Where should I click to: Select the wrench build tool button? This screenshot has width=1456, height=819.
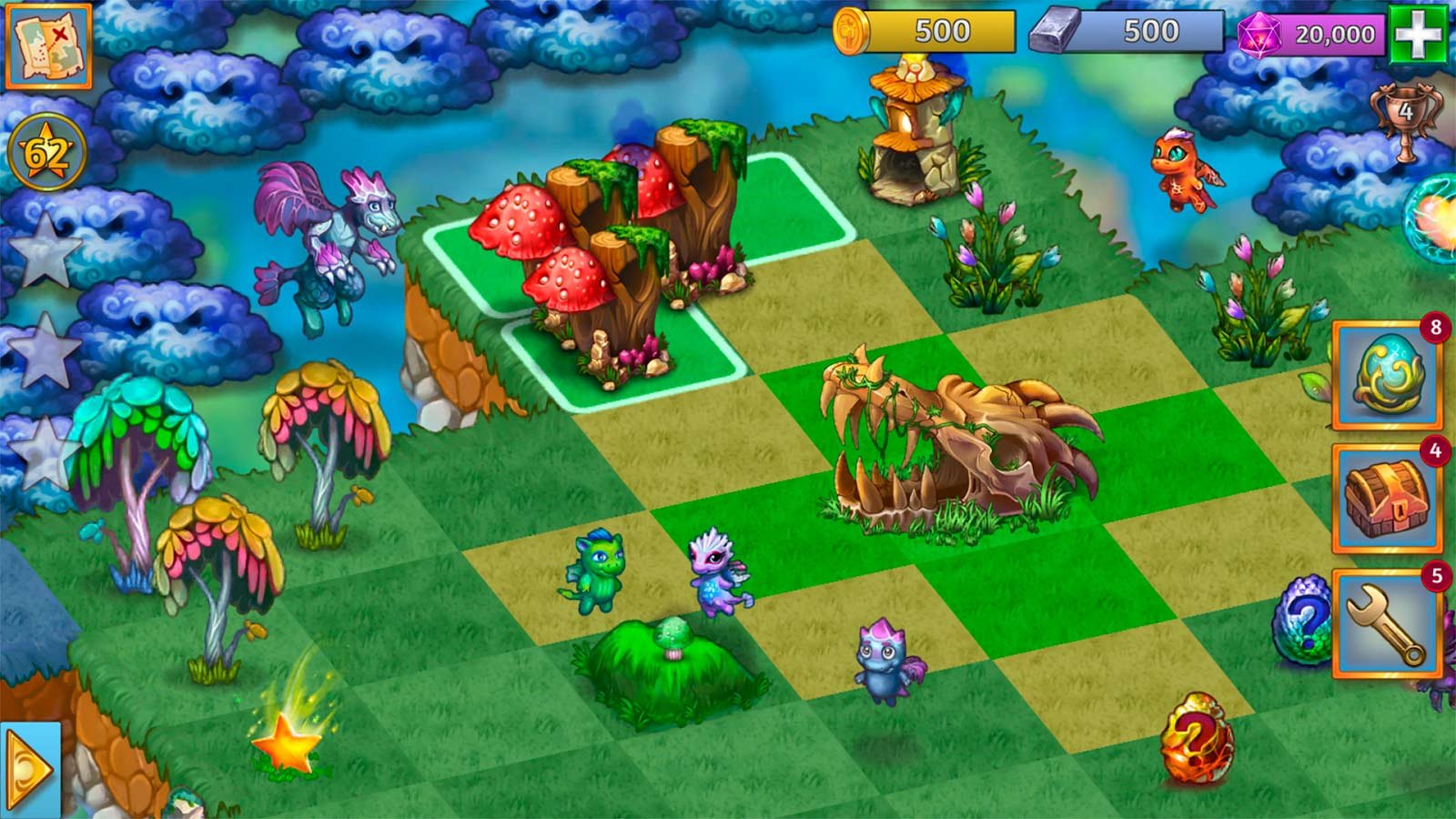pyautogui.click(x=1386, y=623)
